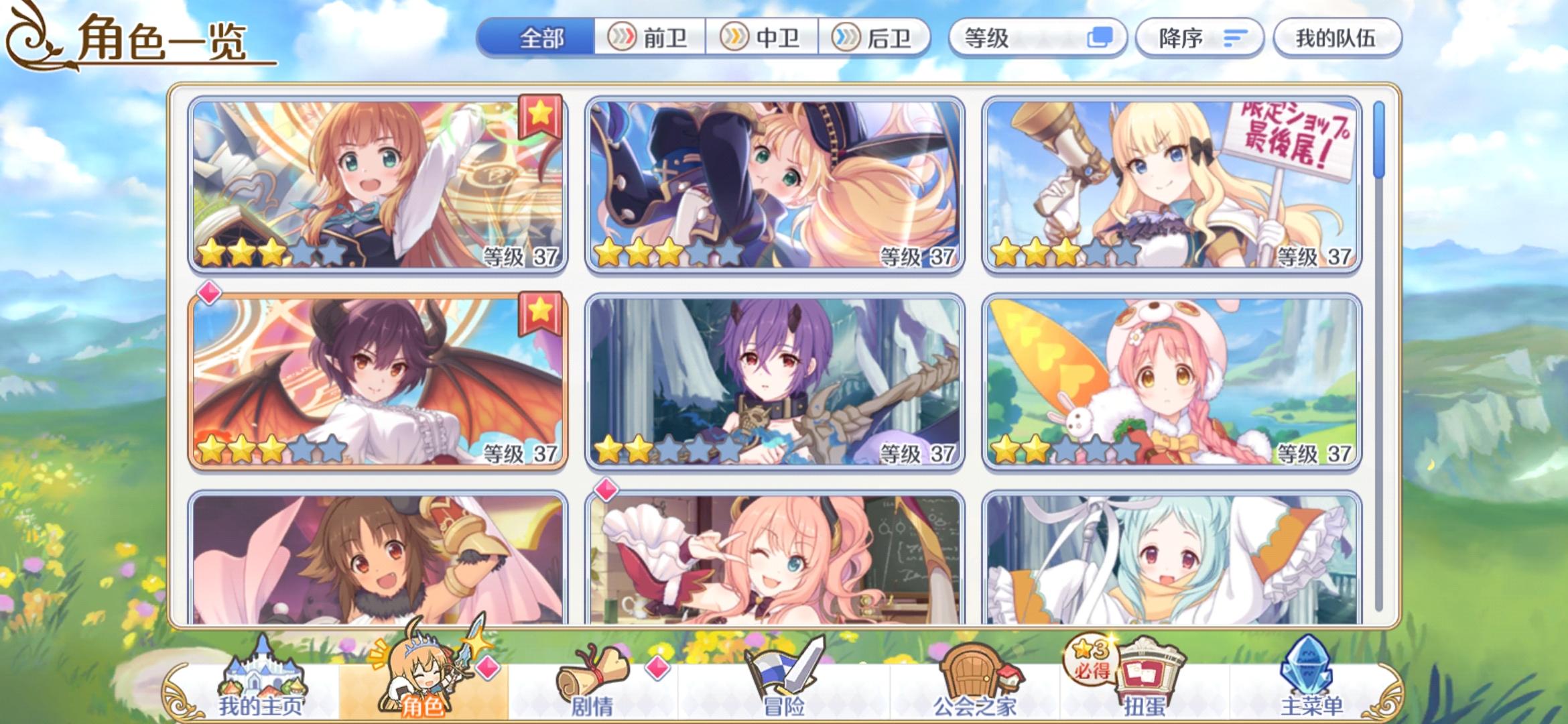Viewport: 1568px width, 724px height.
Task: Expand the 后卫 rearguard filter option
Action: click(x=874, y=38)
